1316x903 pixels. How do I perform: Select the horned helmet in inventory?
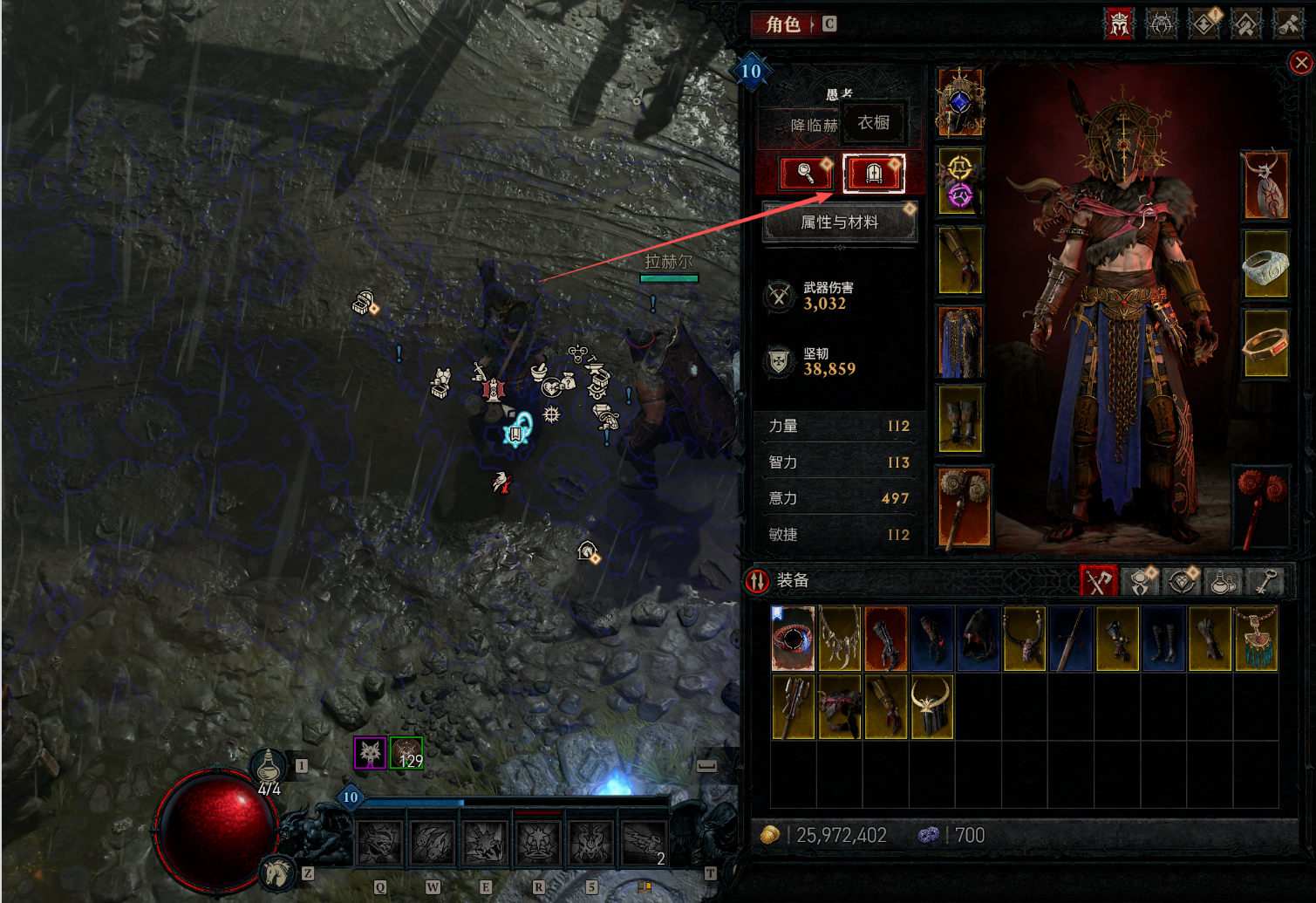(931, 708)
